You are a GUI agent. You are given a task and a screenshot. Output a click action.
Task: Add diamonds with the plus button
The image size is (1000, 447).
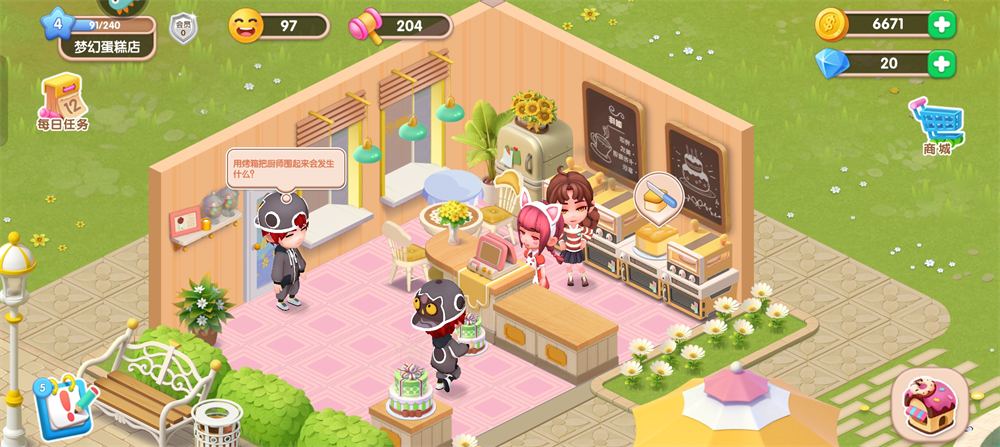pos(941,64)
